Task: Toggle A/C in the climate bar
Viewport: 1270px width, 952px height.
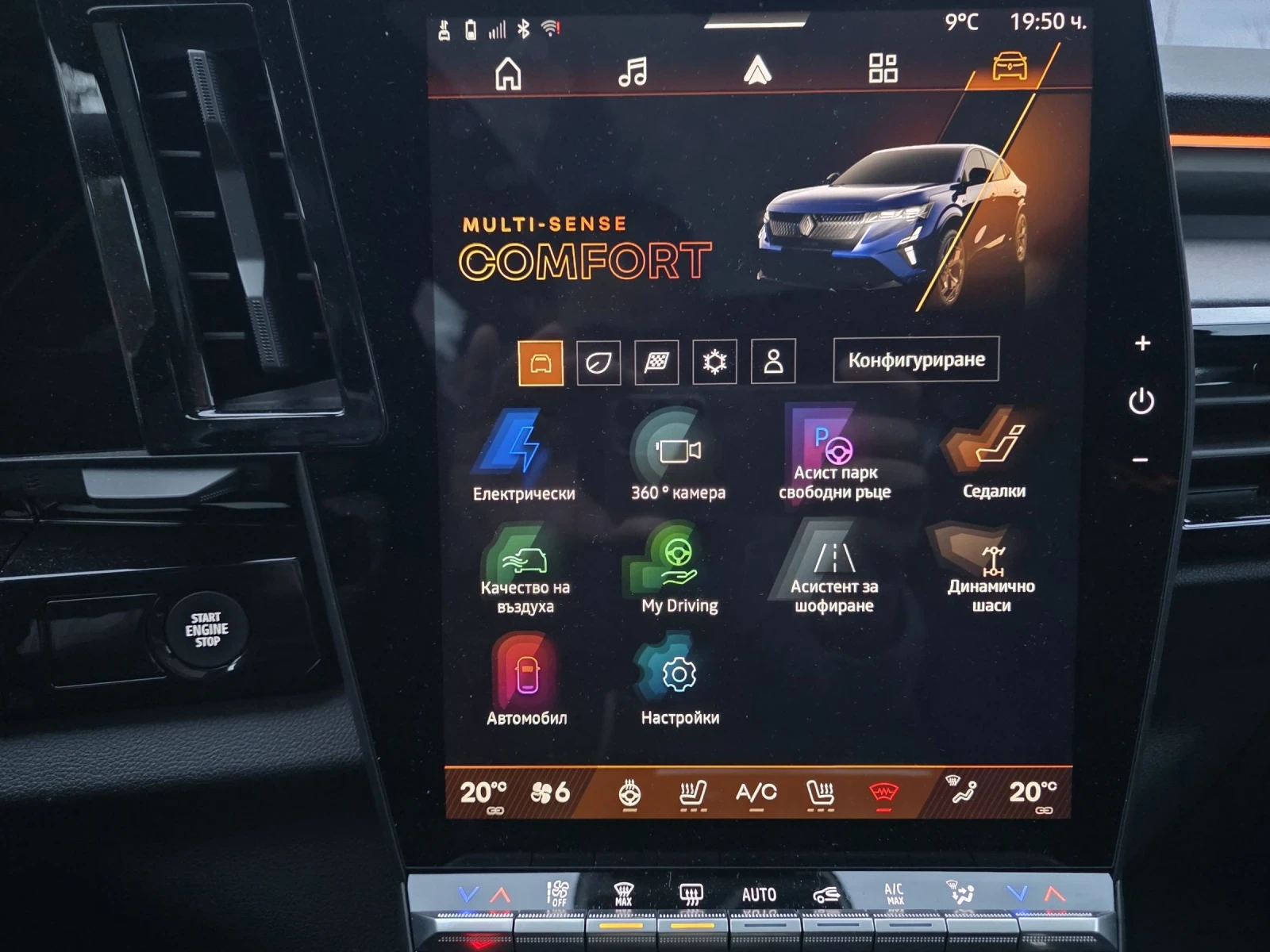Action: tap(758, 793)
